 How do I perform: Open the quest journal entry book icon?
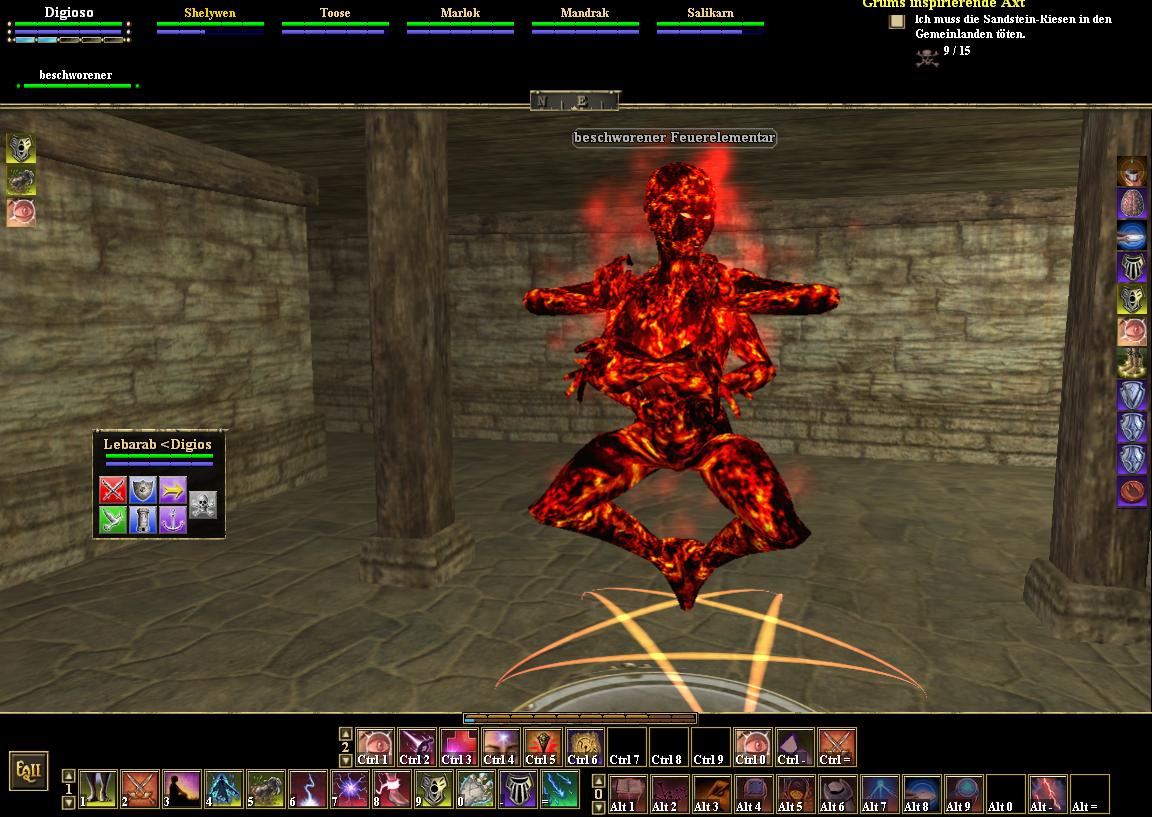tap(897, 21)
